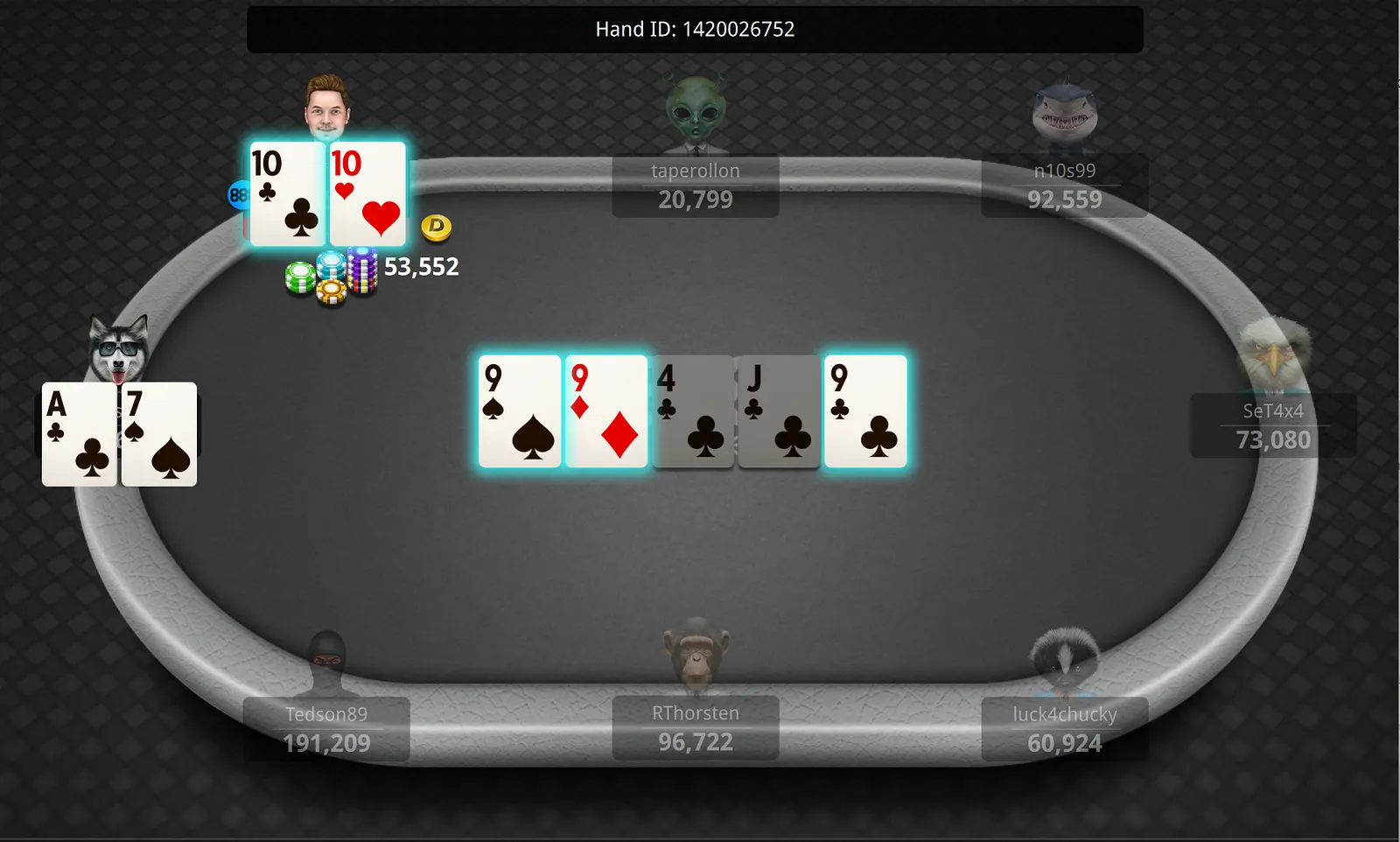Click the jack of clubs board card
This screenshot has height=842, width=1400.
tap(779, 411)
